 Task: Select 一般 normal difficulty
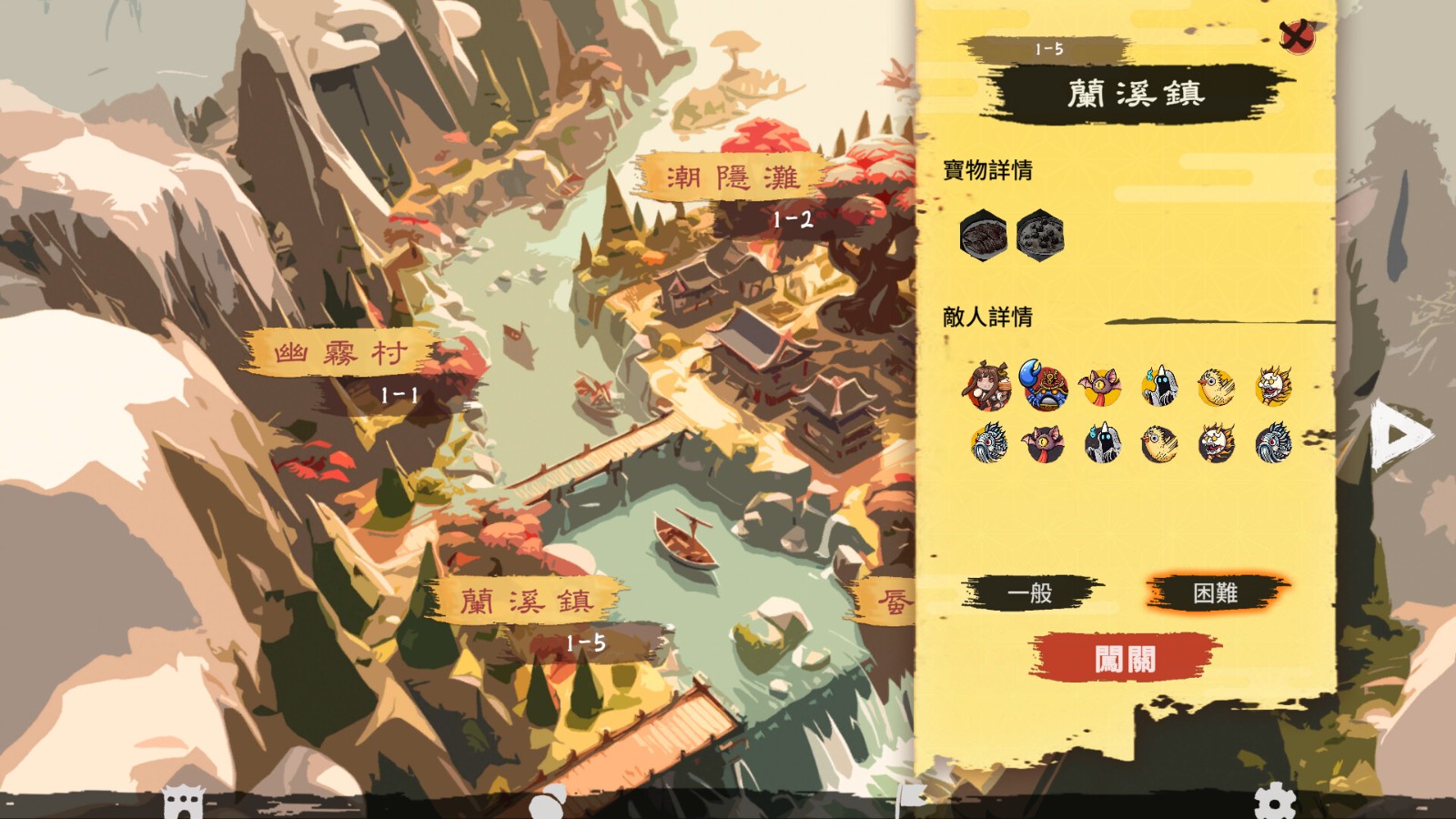coord(1030,593)
